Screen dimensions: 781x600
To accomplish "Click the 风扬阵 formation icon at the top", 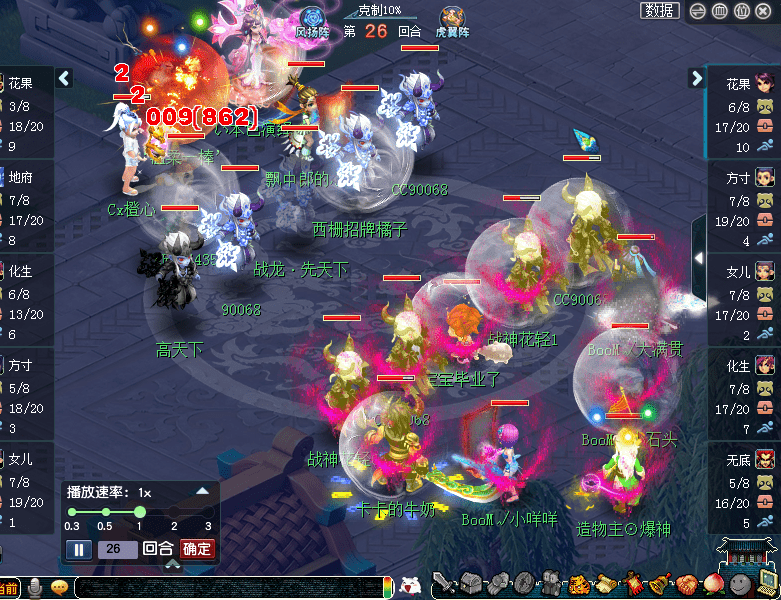I will [311, 18].
